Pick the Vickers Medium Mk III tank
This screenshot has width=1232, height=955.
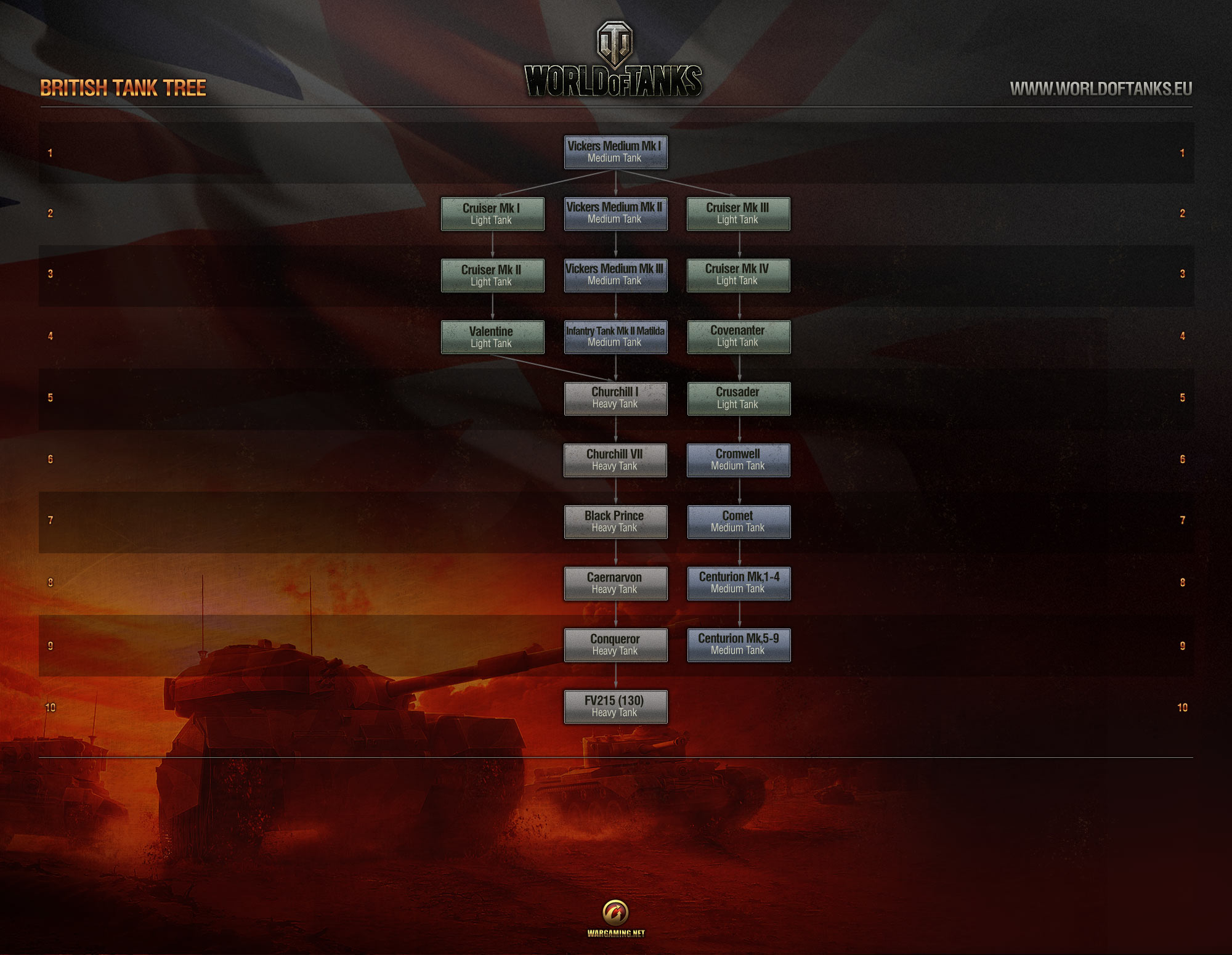[615, 275]
